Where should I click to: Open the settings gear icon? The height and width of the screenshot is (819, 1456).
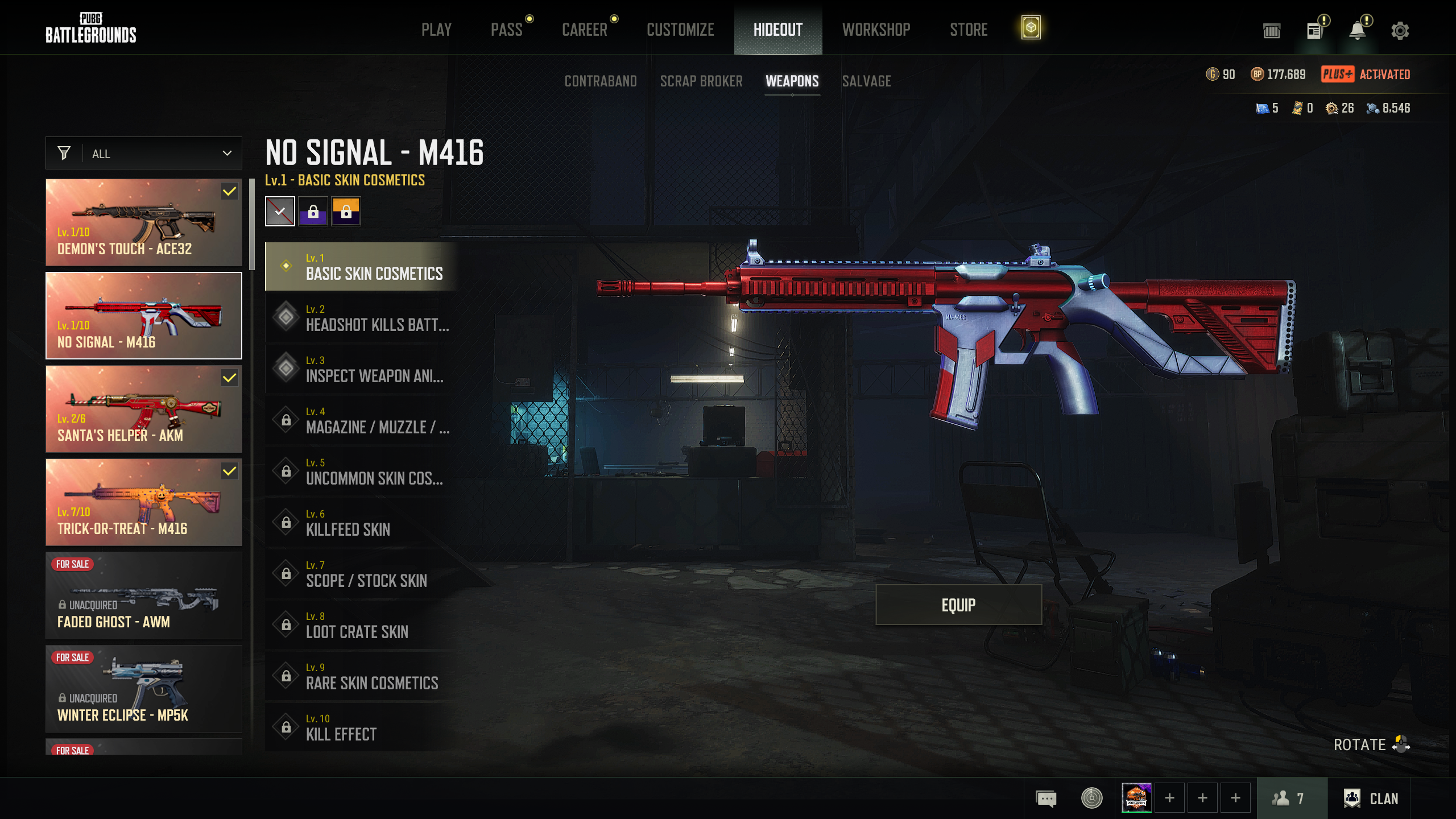click(x=1400, y=31)
